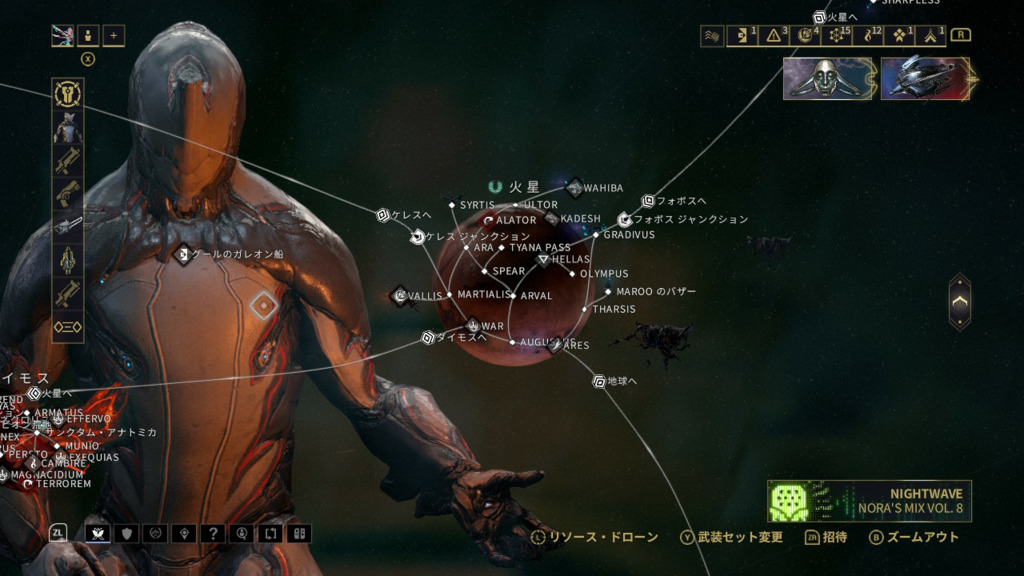Image resolution: width=1024 pixels, height=576 pixels.
Task: Select the shield icon in the bottom bar
Action: (126, 533)
